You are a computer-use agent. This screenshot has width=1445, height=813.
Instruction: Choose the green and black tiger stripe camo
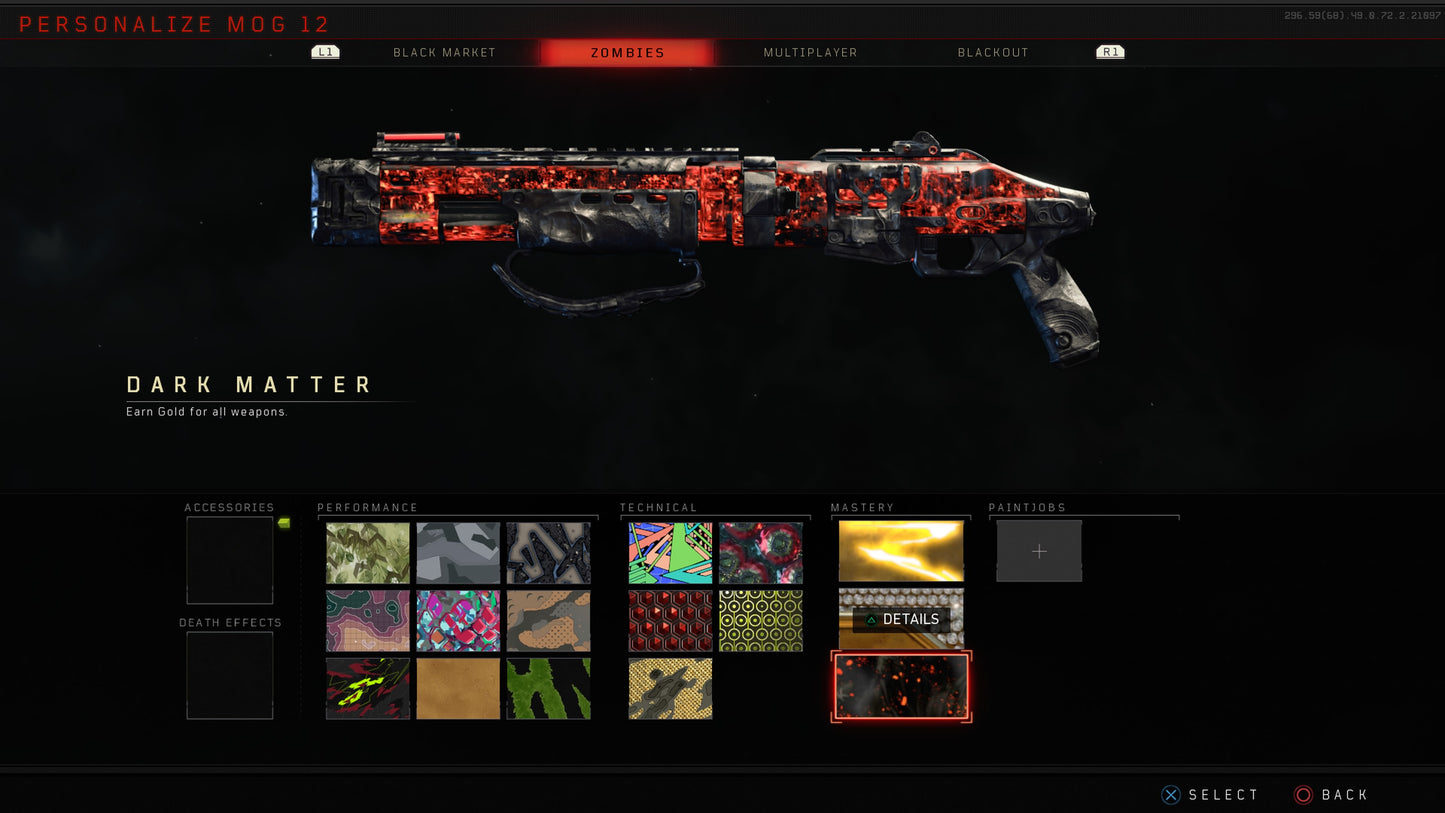(548, 688)
